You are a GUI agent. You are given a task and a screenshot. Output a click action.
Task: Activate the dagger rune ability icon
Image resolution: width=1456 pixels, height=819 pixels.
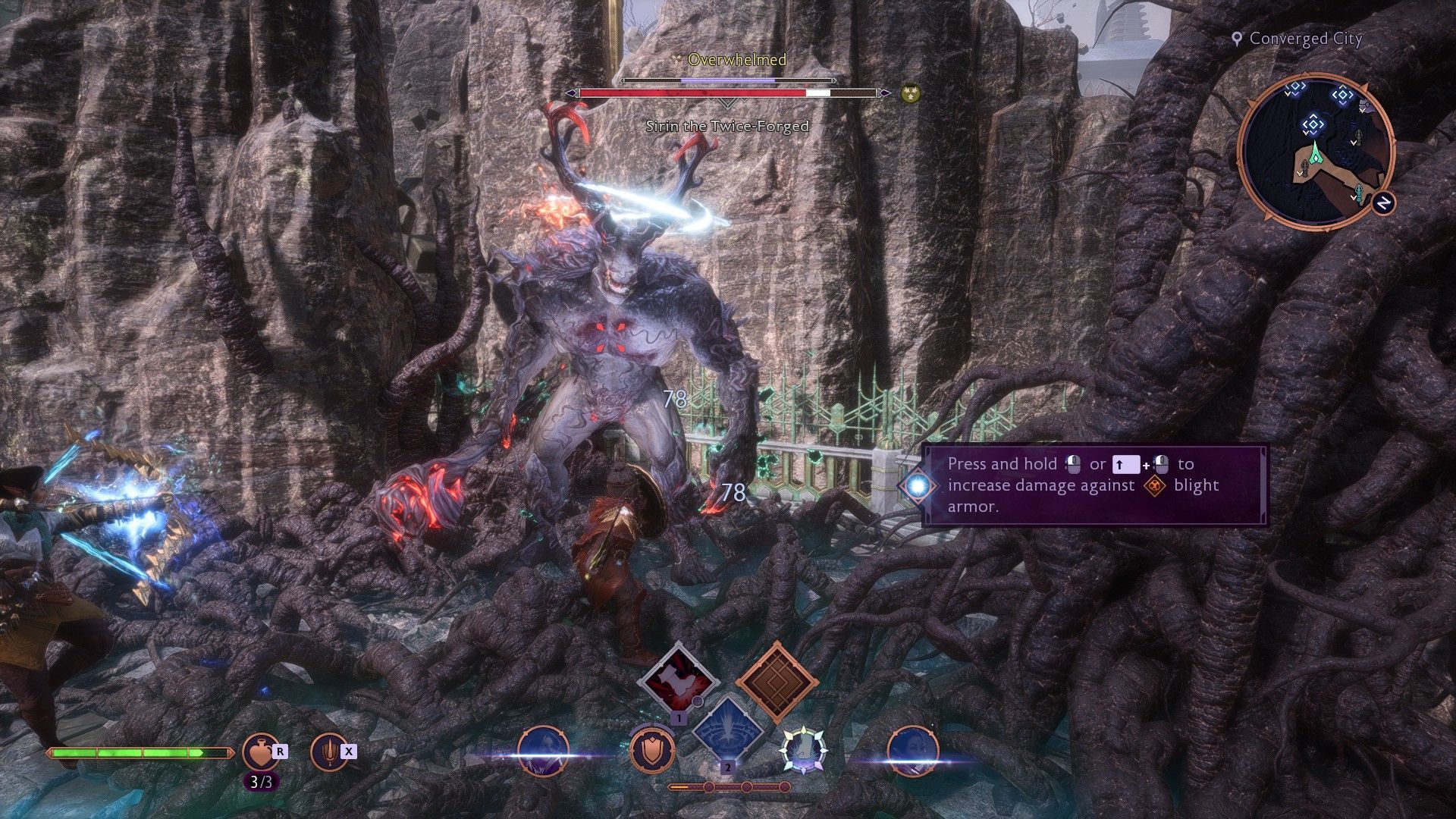point(328,752)
